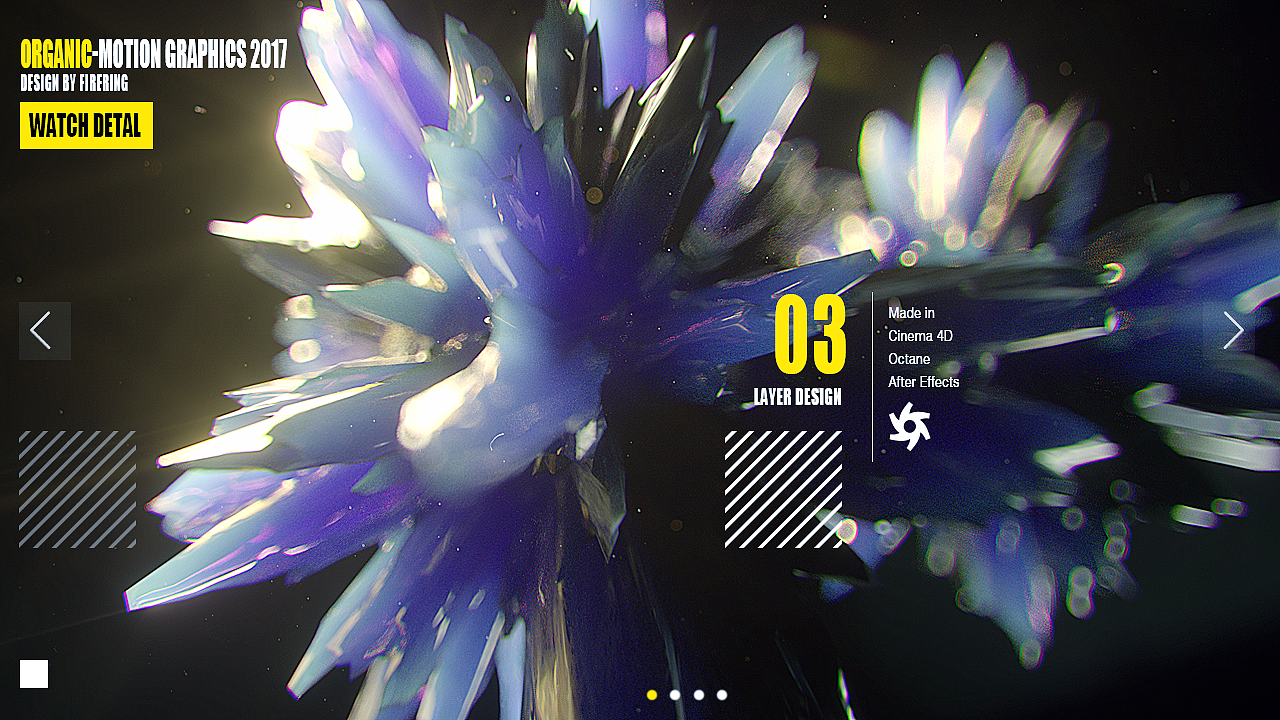Click the white square icon in bottom-left corner
The height and width of the screenshot is (720, 1280).
pos(33,674)
